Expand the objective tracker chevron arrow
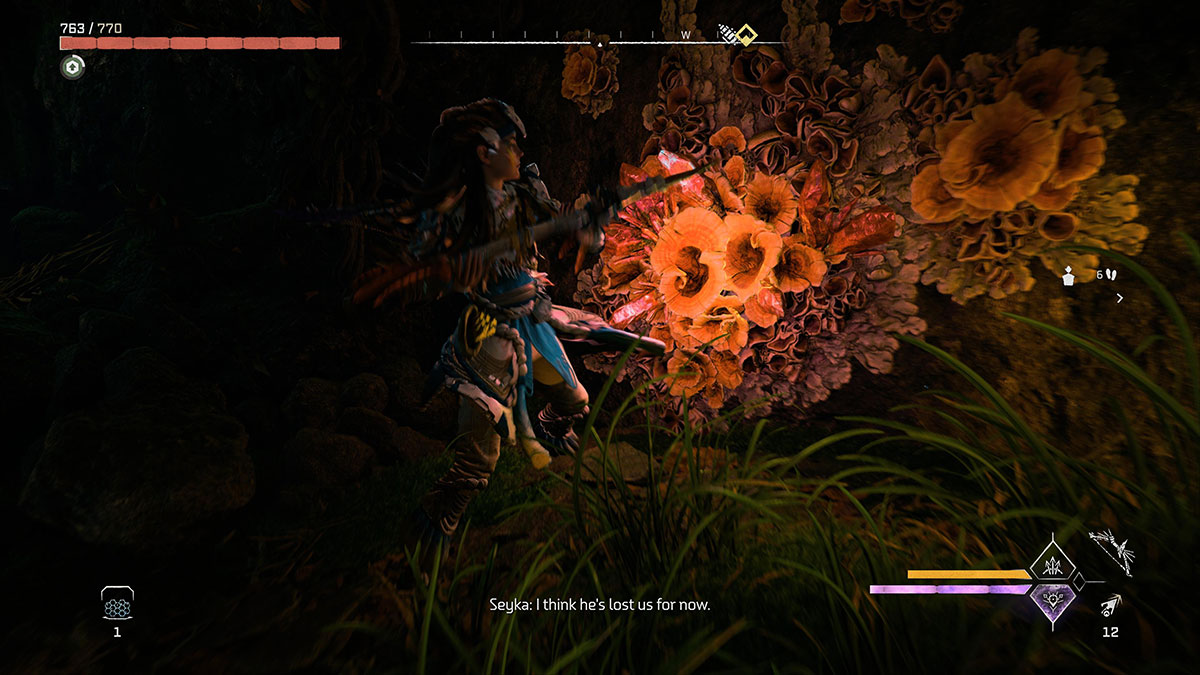 [1119, 298]
